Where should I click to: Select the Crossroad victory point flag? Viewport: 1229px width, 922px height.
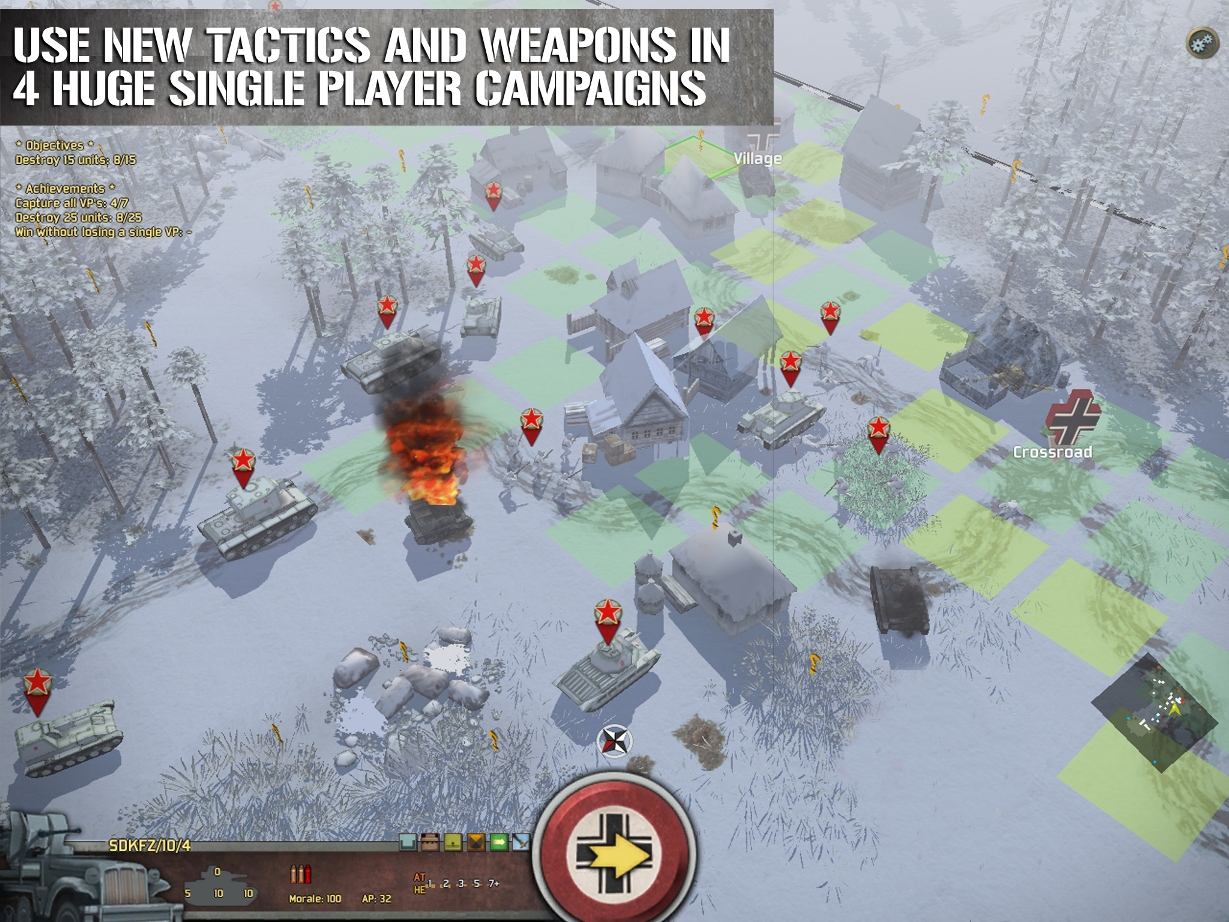click(x=1071, y=419)
